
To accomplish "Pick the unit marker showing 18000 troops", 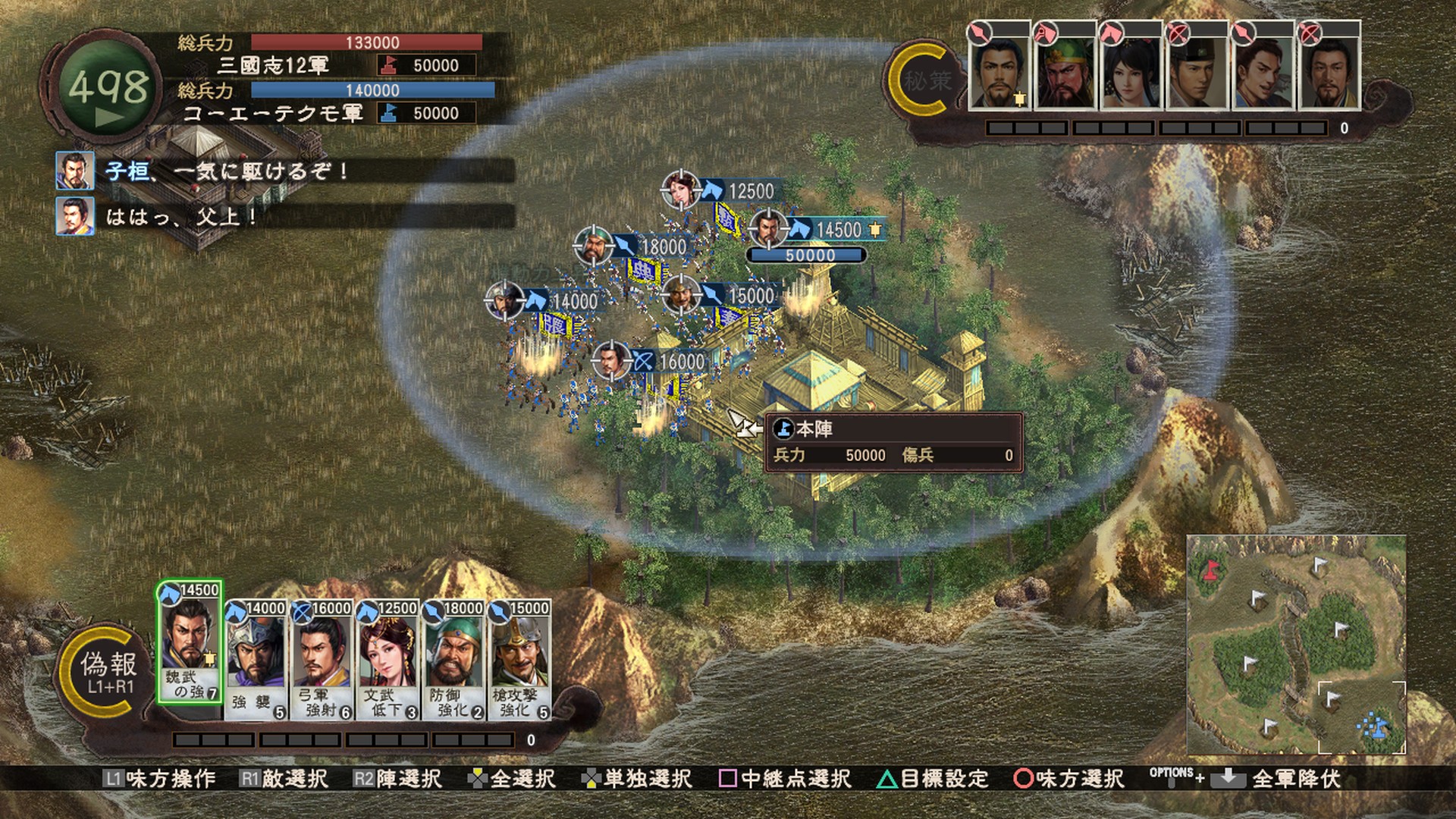I will coord(593,245).
